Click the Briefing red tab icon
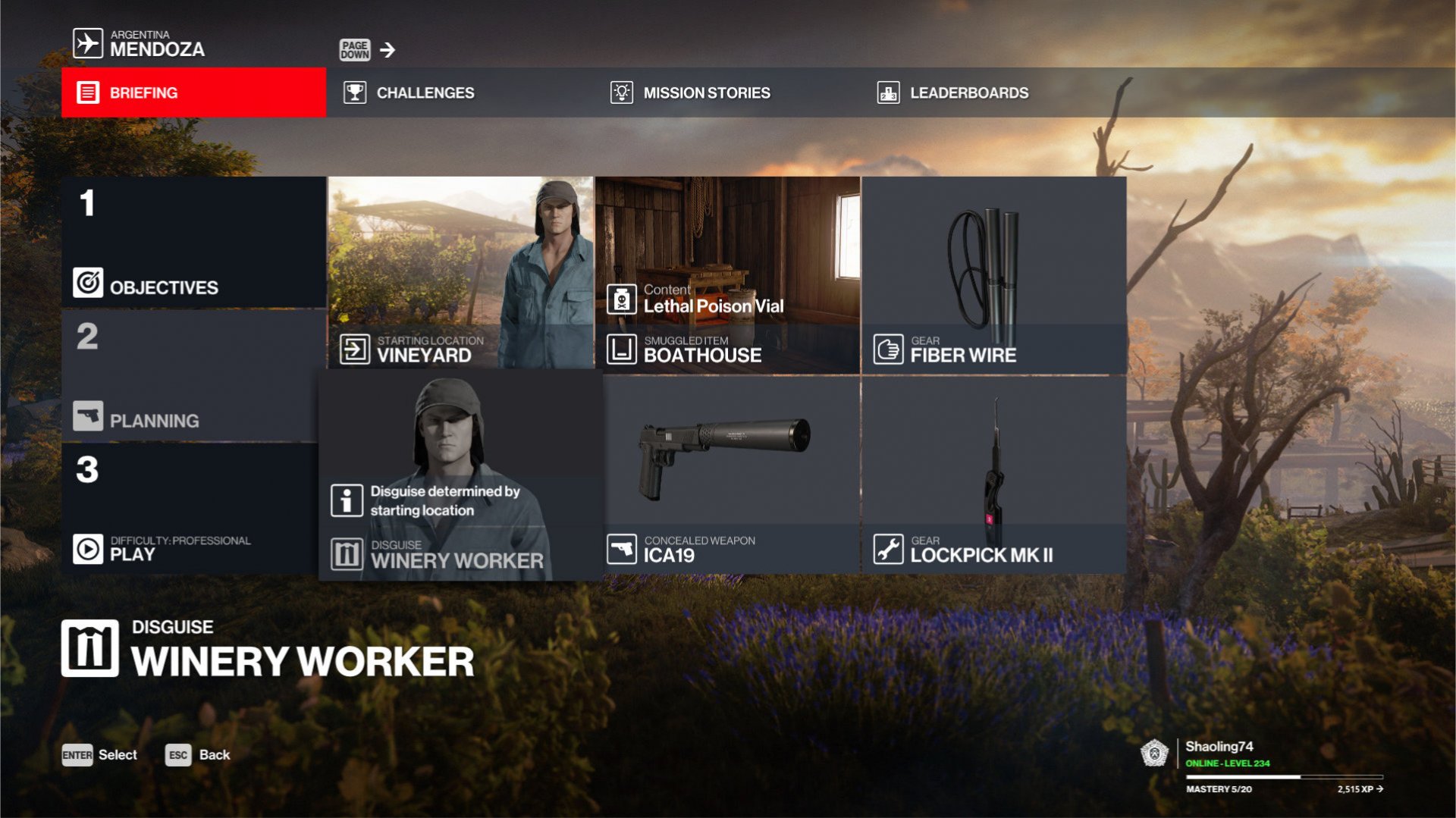 [x=87, y=92]
